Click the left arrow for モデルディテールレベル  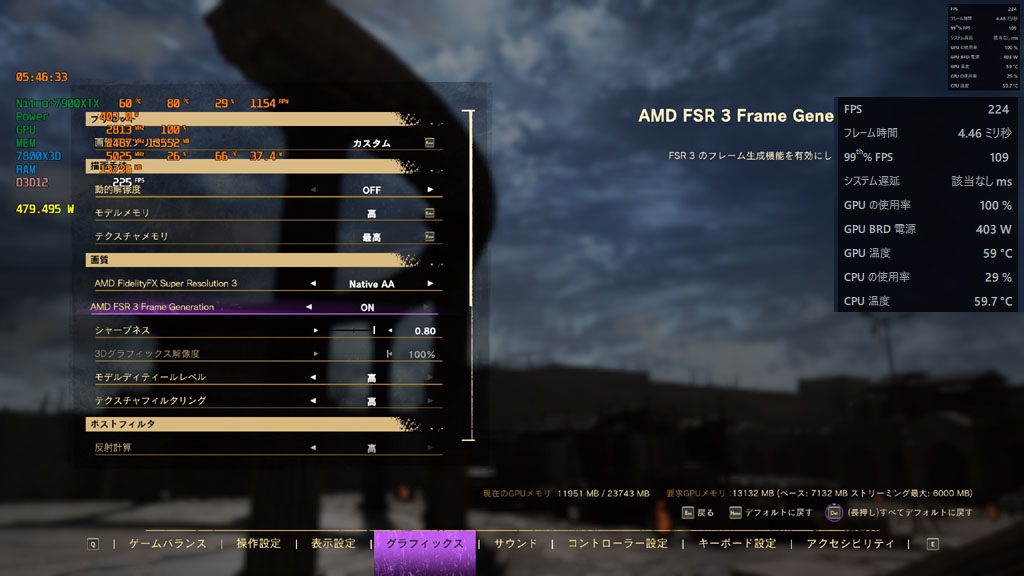(313, 378)
